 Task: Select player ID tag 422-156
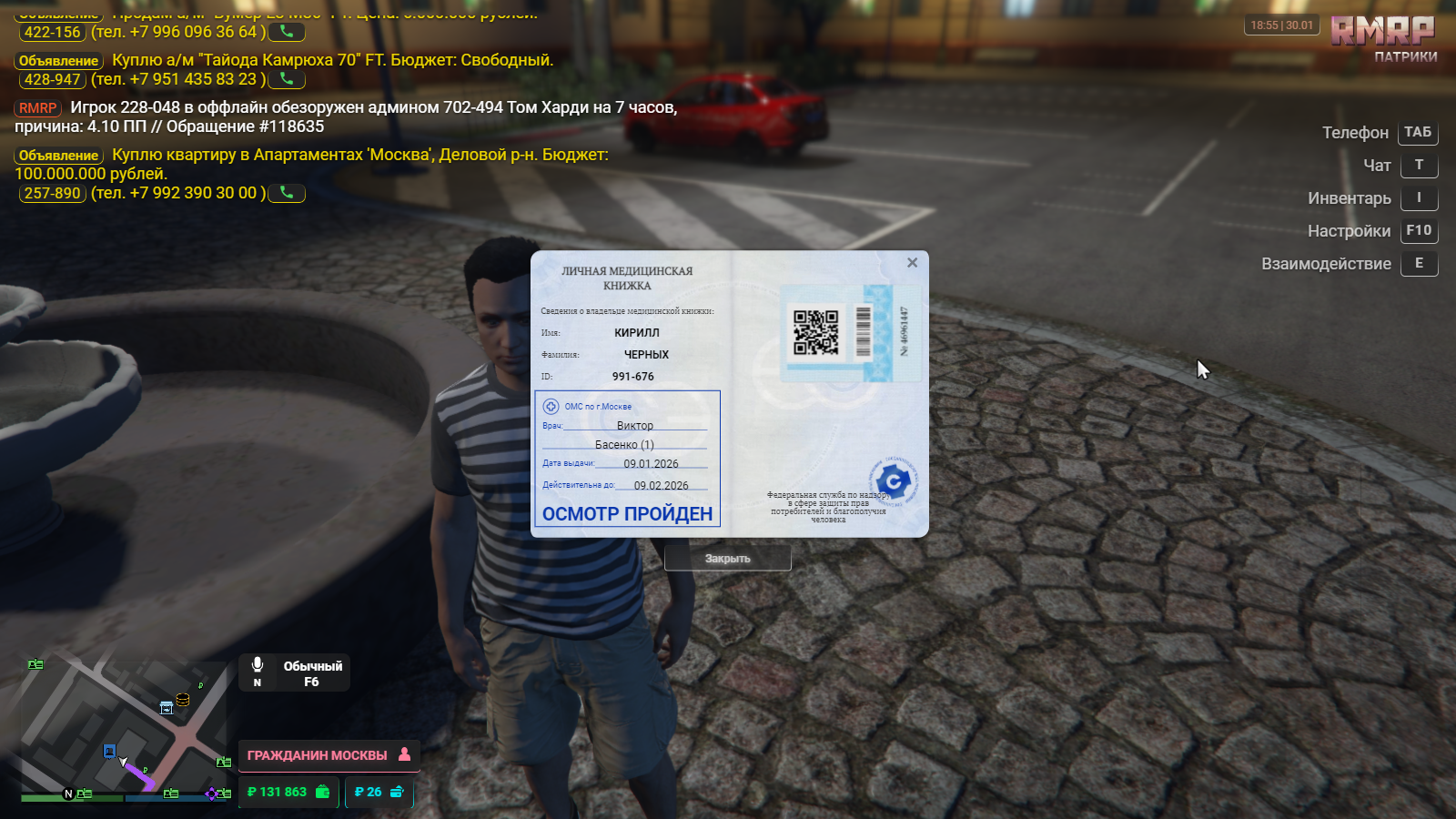click(x=52, y=32)
